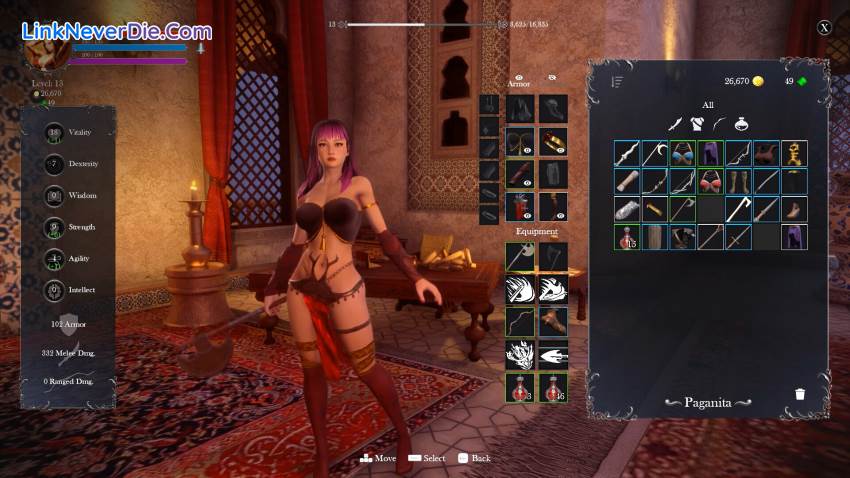850x478 pixels.
Task: Select the purple cloth item with green border
Action: pyautogui.click(x=711, y=153)
